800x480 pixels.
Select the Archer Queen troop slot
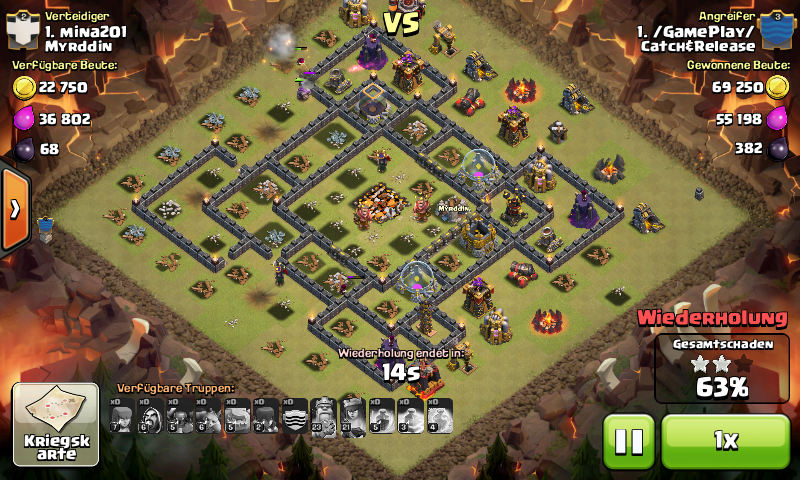click(x=353, y=415)
